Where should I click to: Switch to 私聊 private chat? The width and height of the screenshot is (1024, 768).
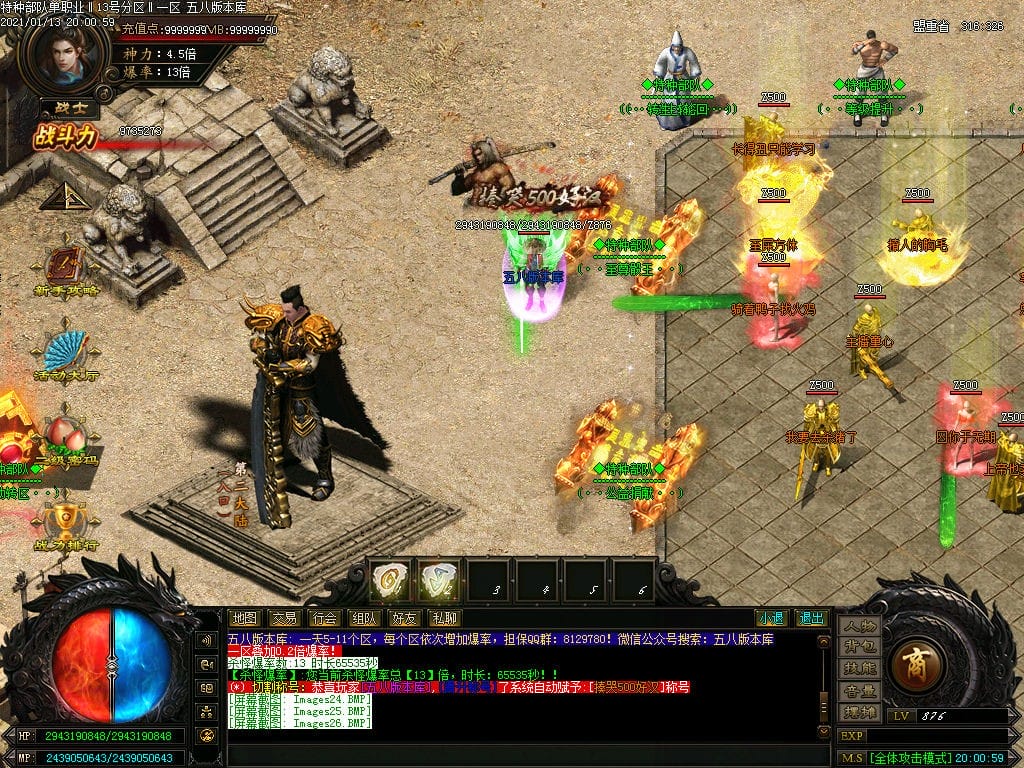(444, 618)
